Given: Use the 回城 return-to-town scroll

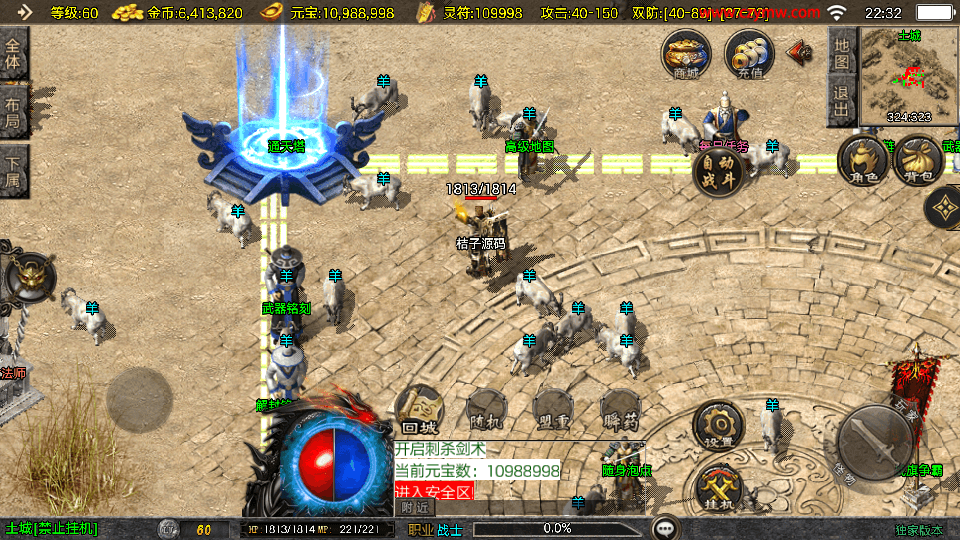Looking at the screenshot, I should pyautogui.click(x=420, y=408).
